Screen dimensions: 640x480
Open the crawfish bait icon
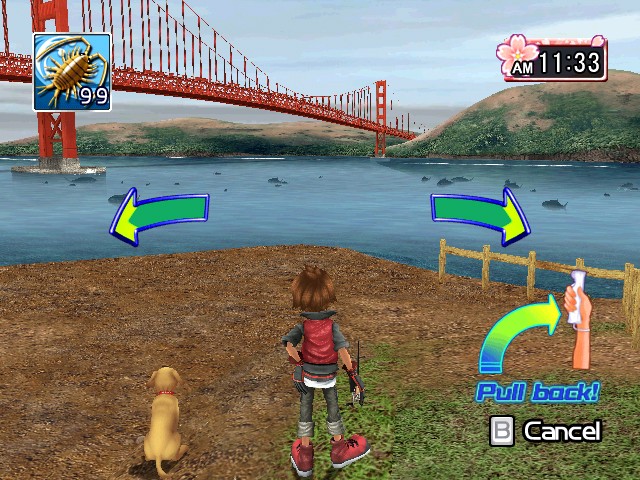tap(72, 71)
